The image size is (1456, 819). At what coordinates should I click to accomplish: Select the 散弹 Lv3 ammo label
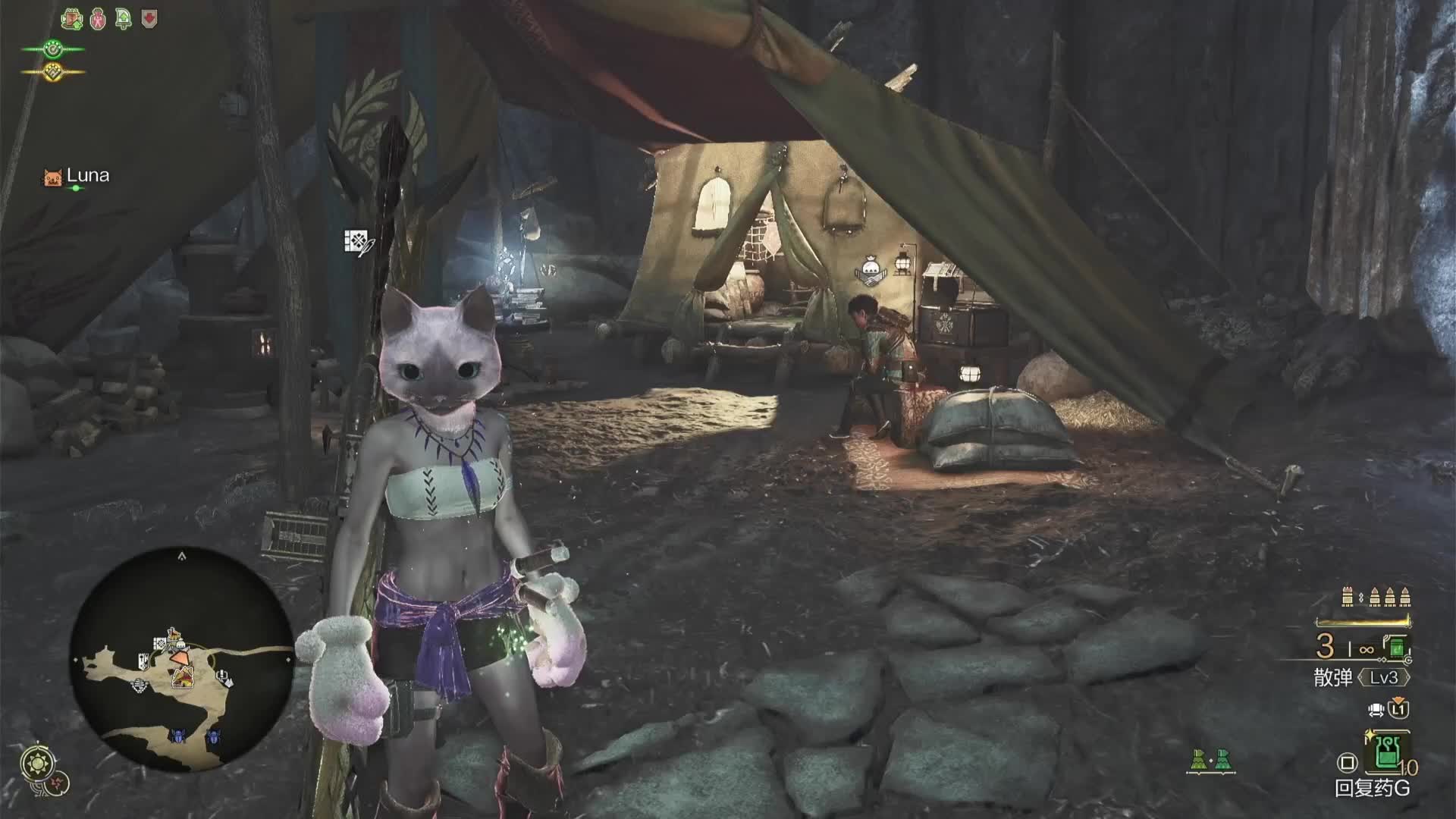pos(1361,677)
